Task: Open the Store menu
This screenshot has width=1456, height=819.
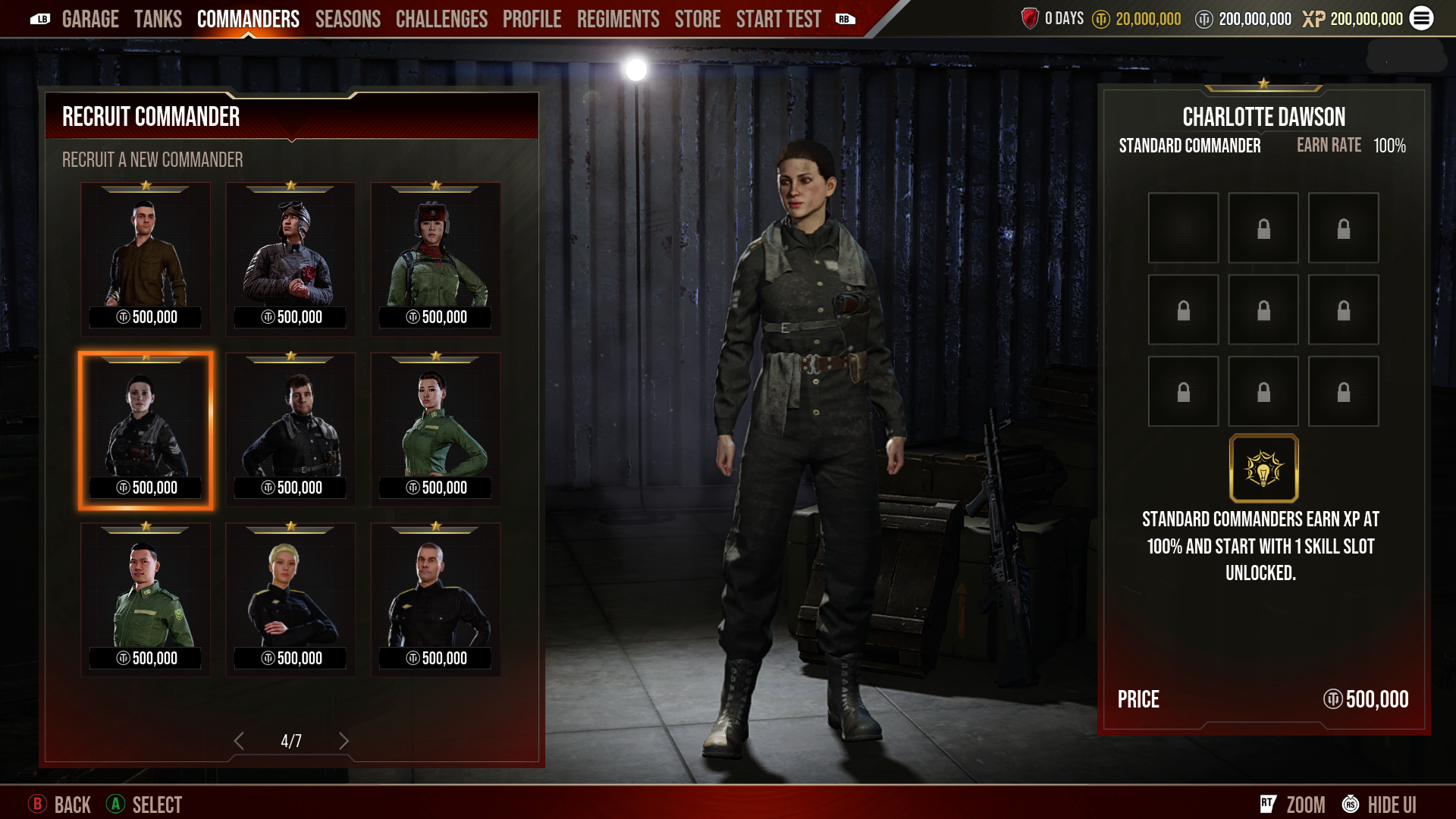Action: click(x=697, y=19)
